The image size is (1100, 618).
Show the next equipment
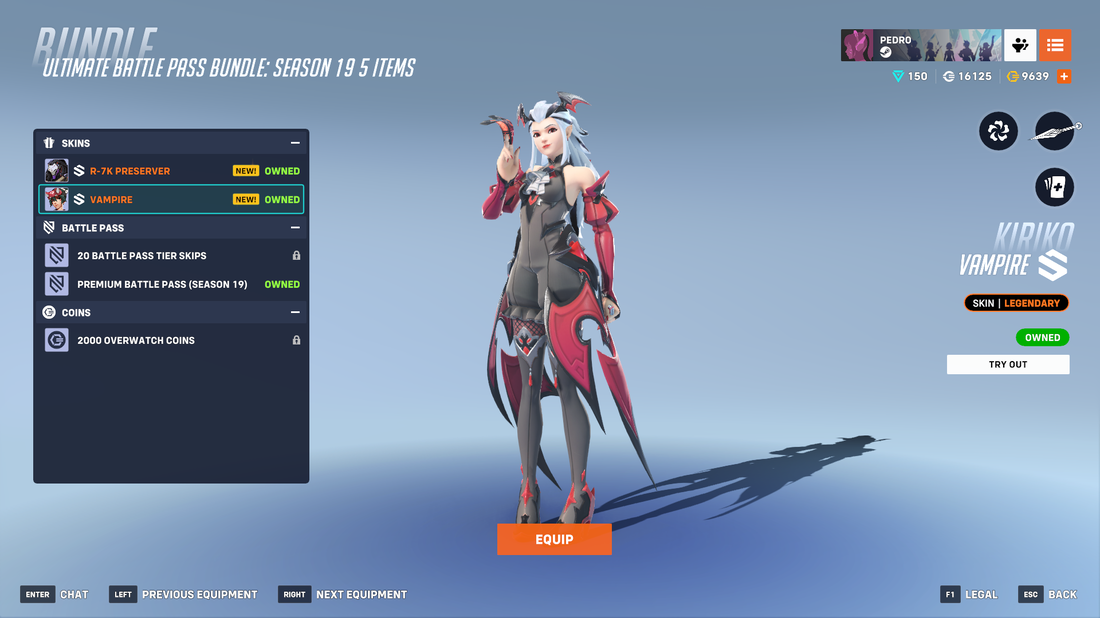pos(344,594)
